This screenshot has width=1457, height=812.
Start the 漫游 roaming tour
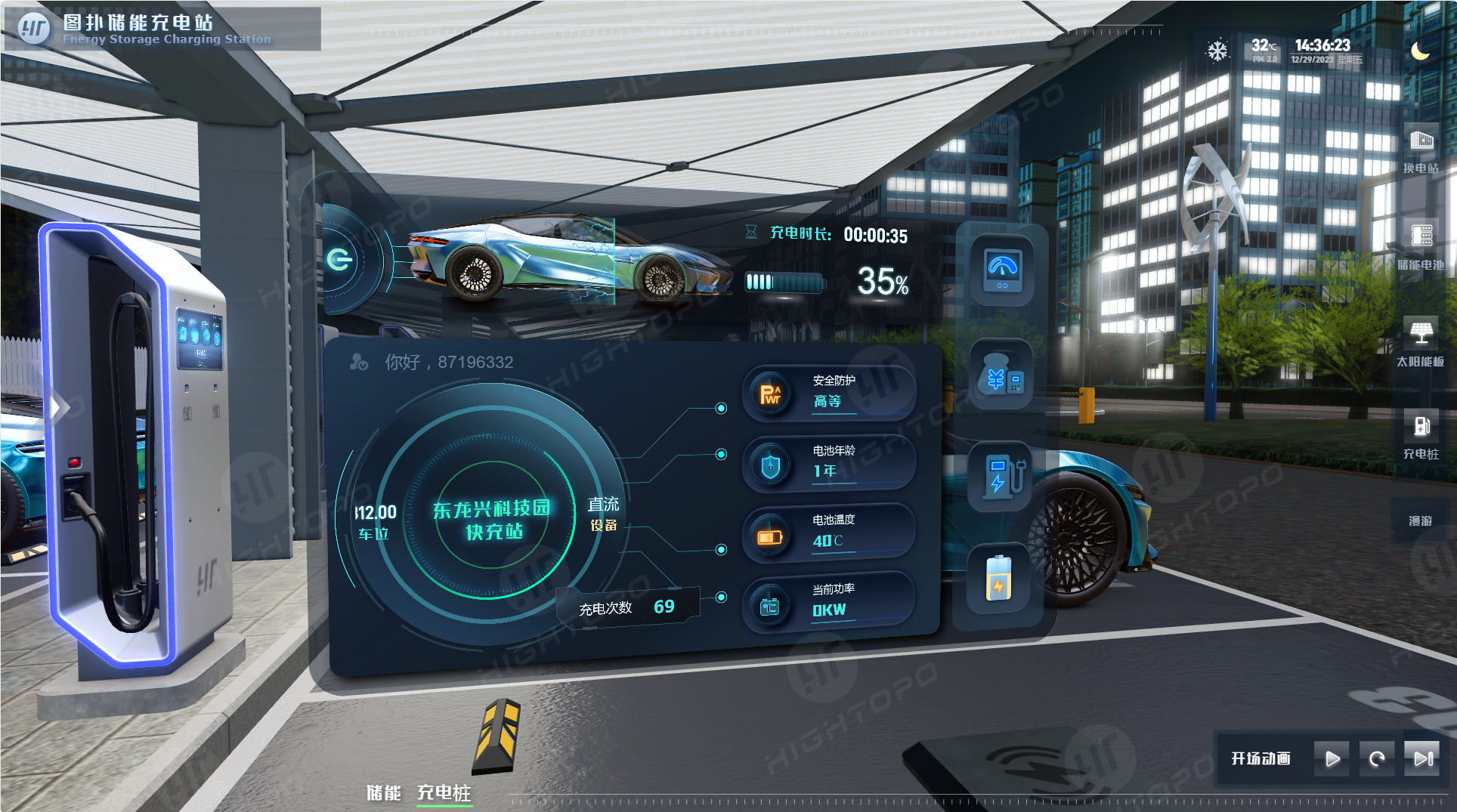[1421, 520]
